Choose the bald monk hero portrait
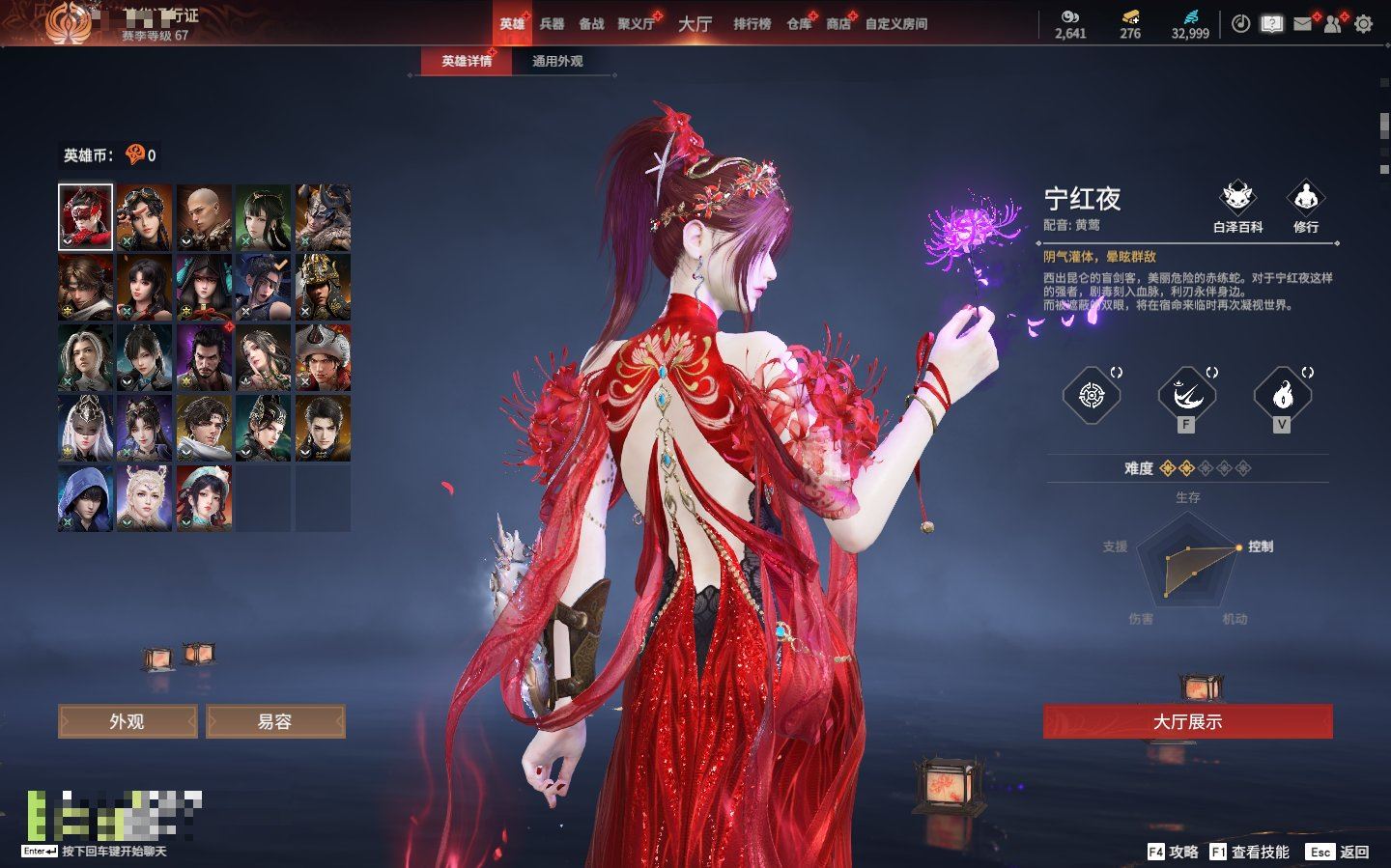The height and width of the screenshot is (868, 1391). (204, 217)
